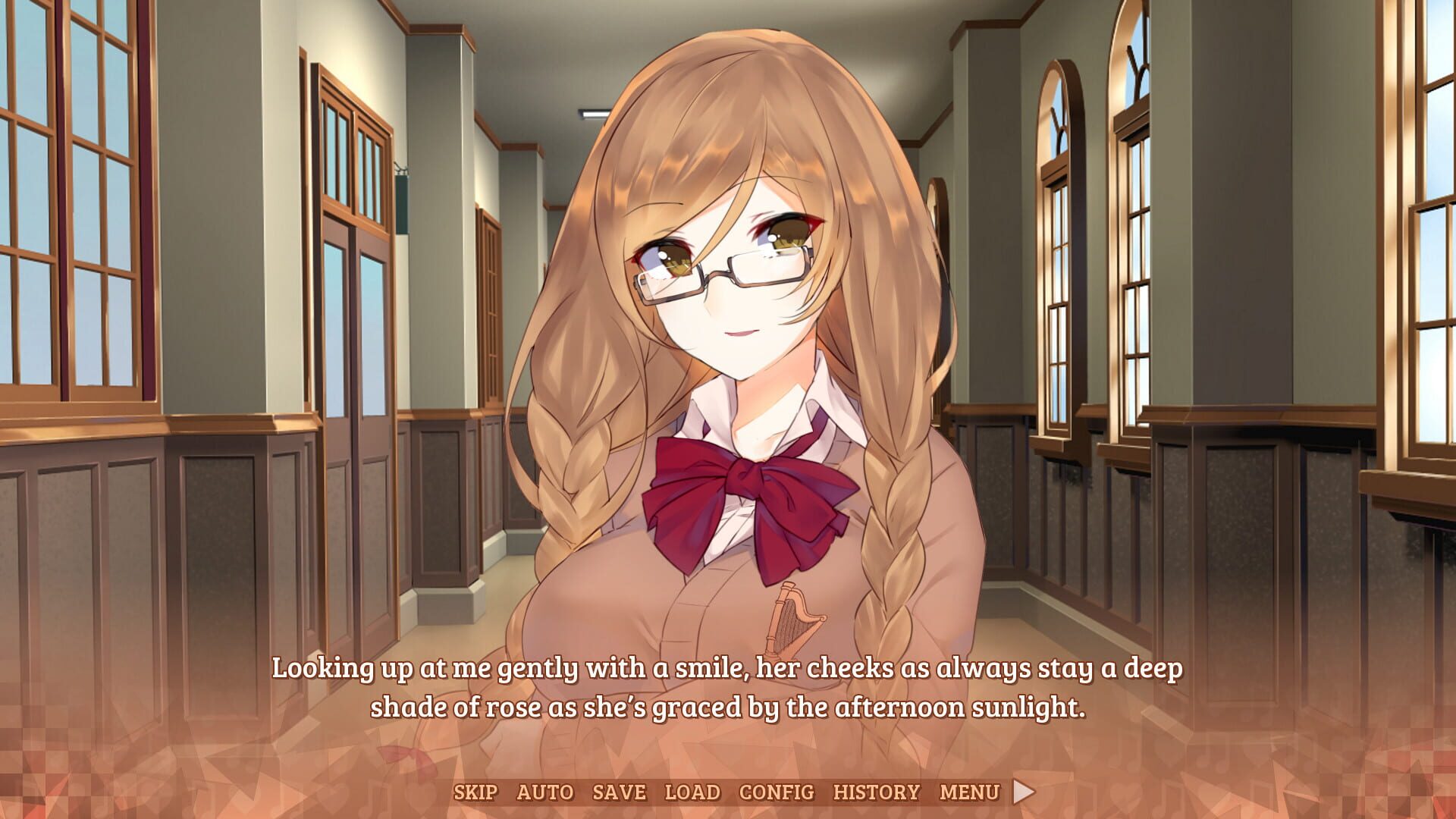Click the quick menu bar at screen bottom
This screenshot has width=1456, height=819.
(x=728, y=792)
